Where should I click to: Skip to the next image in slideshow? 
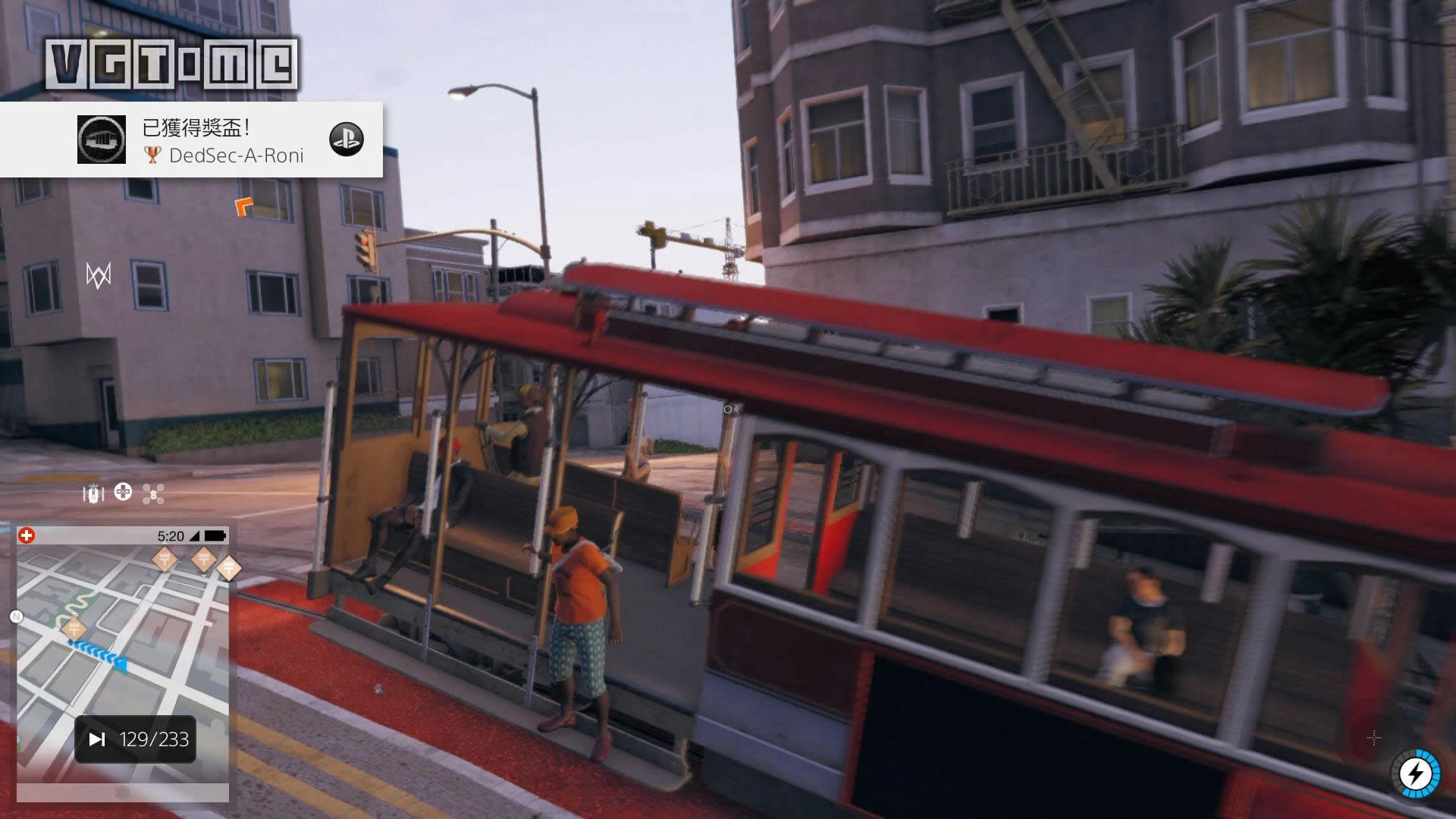(x=97, y=739)
